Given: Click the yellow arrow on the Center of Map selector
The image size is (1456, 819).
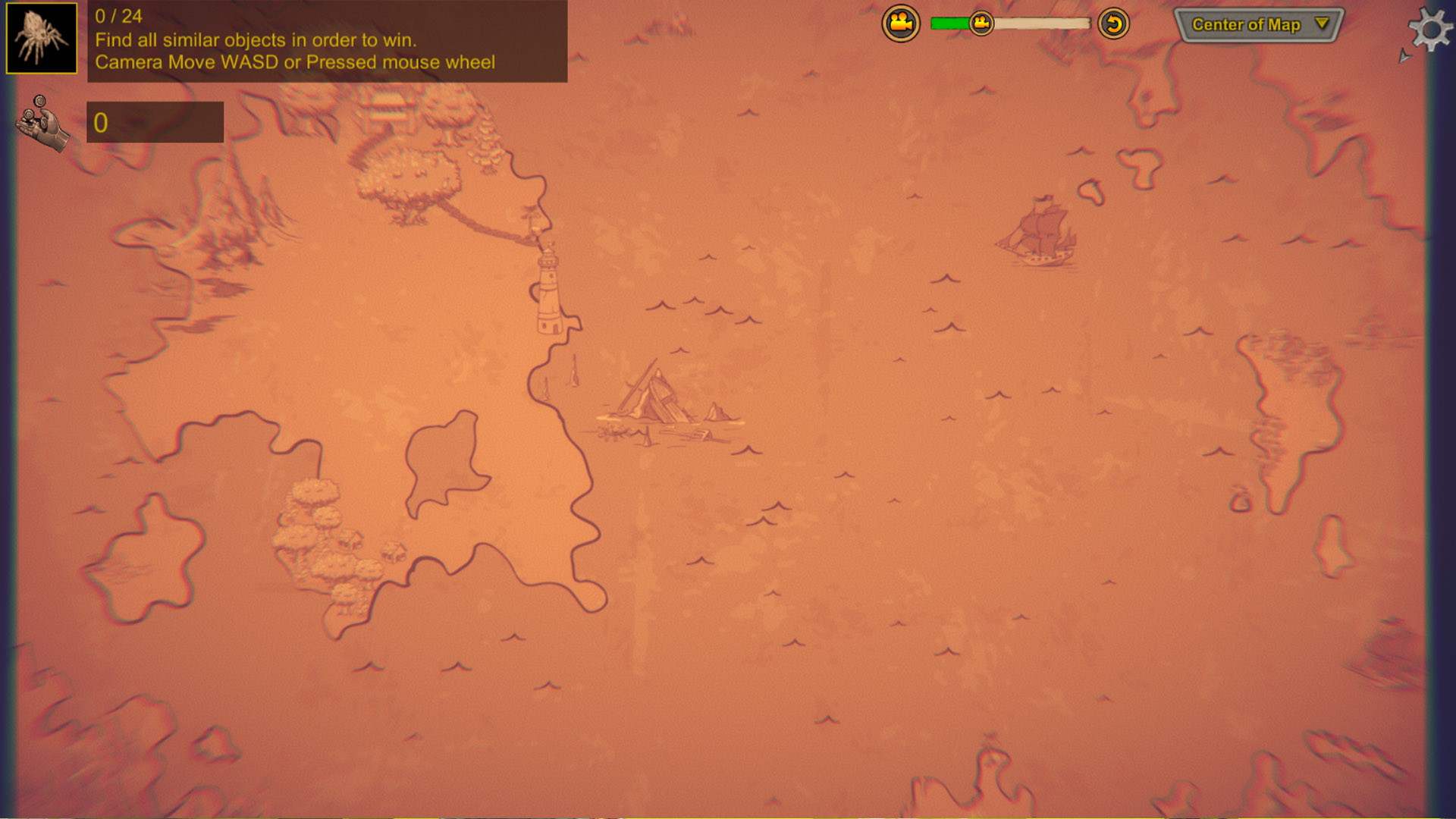Looking at the screenshot, I should (x=1319, y=24).
